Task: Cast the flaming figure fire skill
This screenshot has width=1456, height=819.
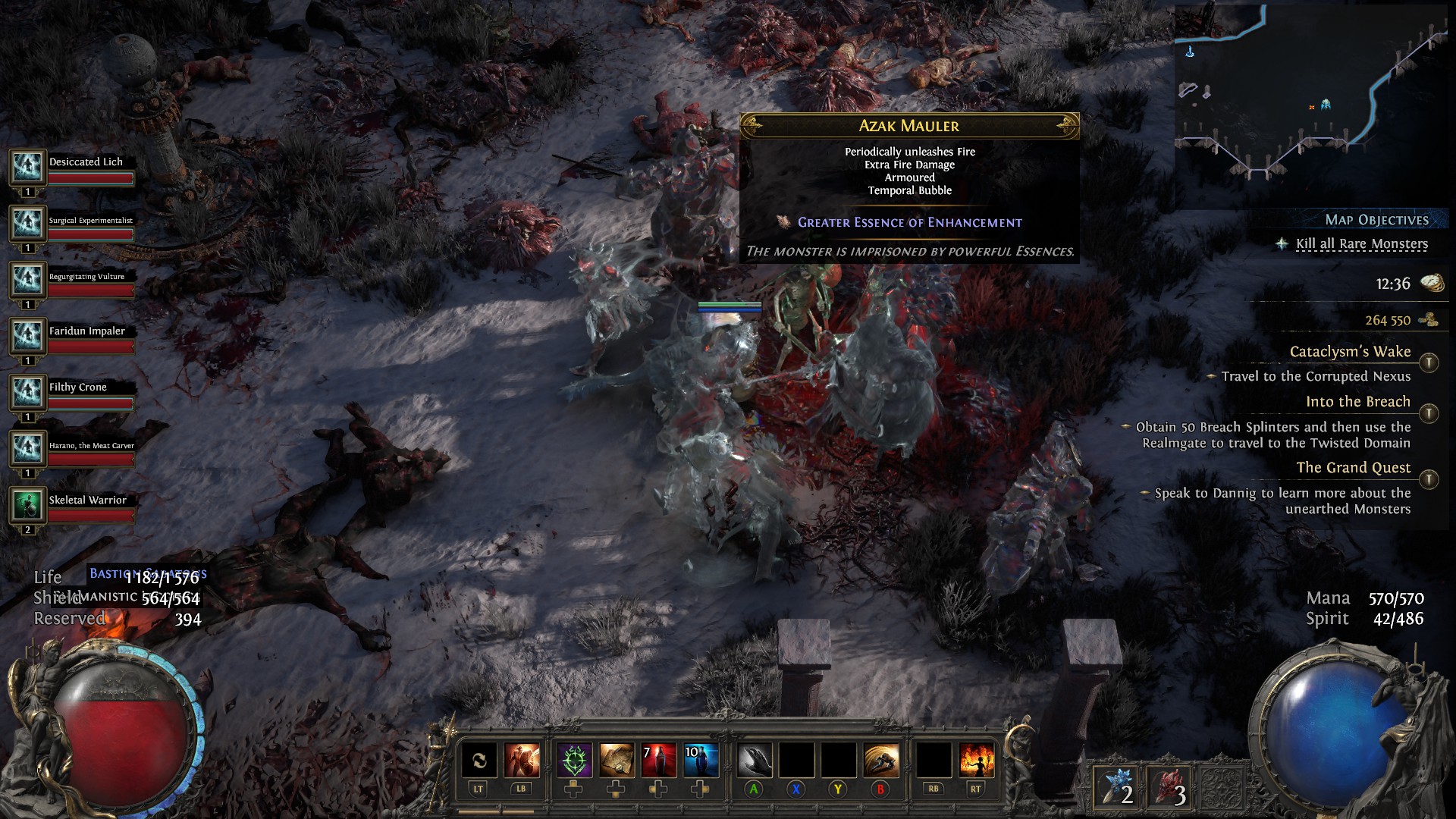Action: (x=976, y=760)
